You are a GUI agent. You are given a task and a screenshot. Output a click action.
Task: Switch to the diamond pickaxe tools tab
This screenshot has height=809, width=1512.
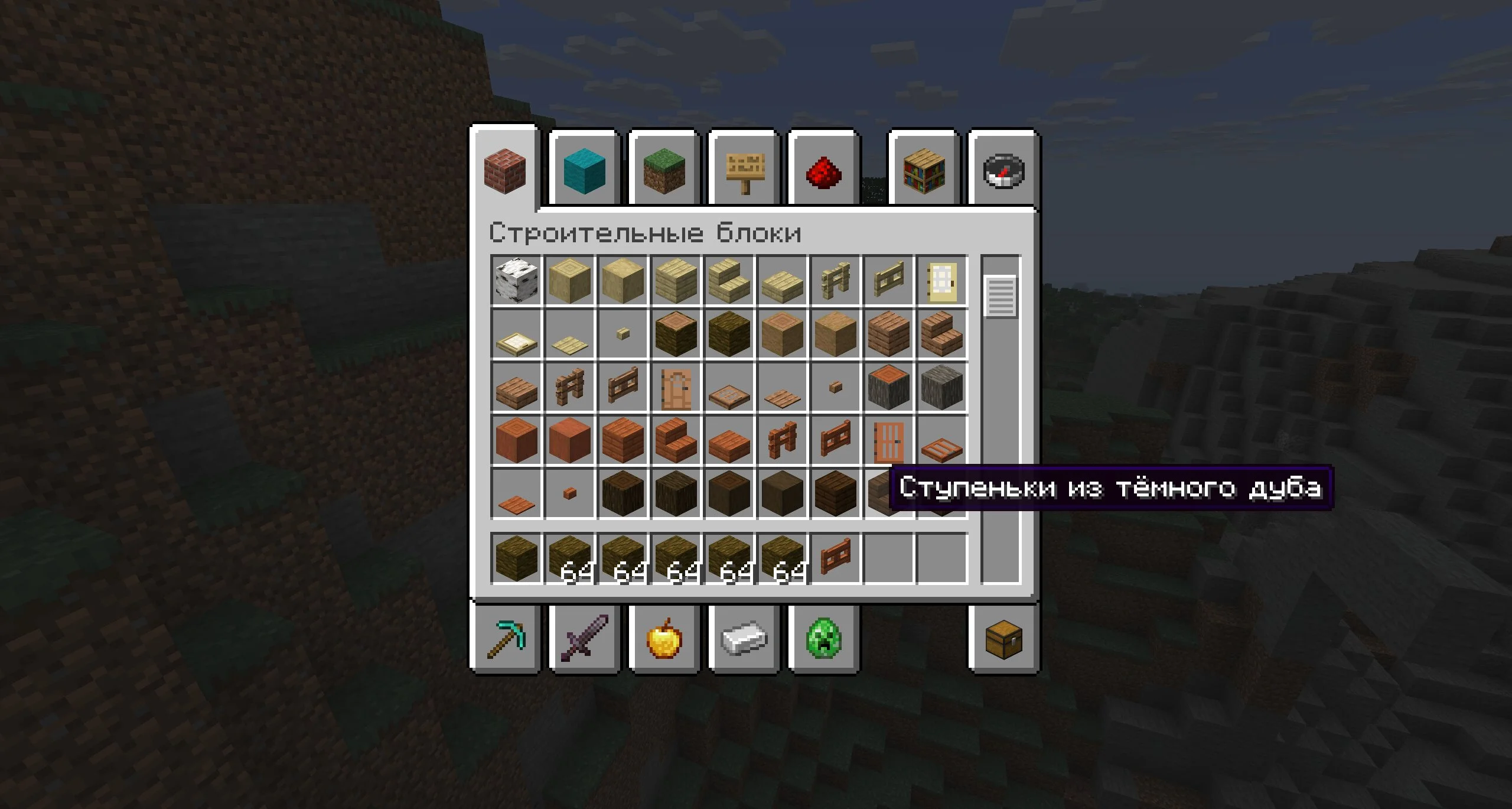[506, 639]
